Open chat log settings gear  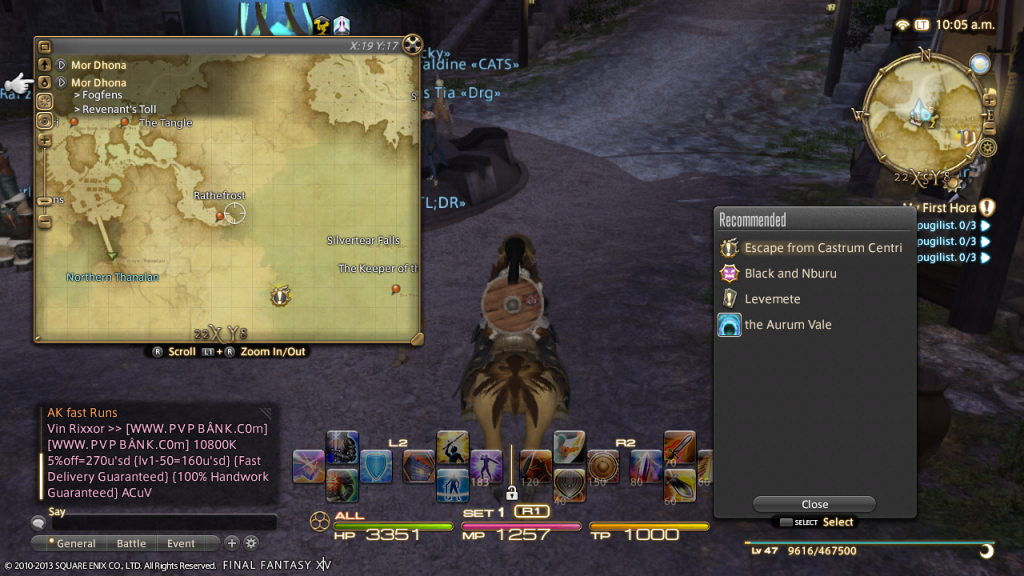tap(251, 543)
